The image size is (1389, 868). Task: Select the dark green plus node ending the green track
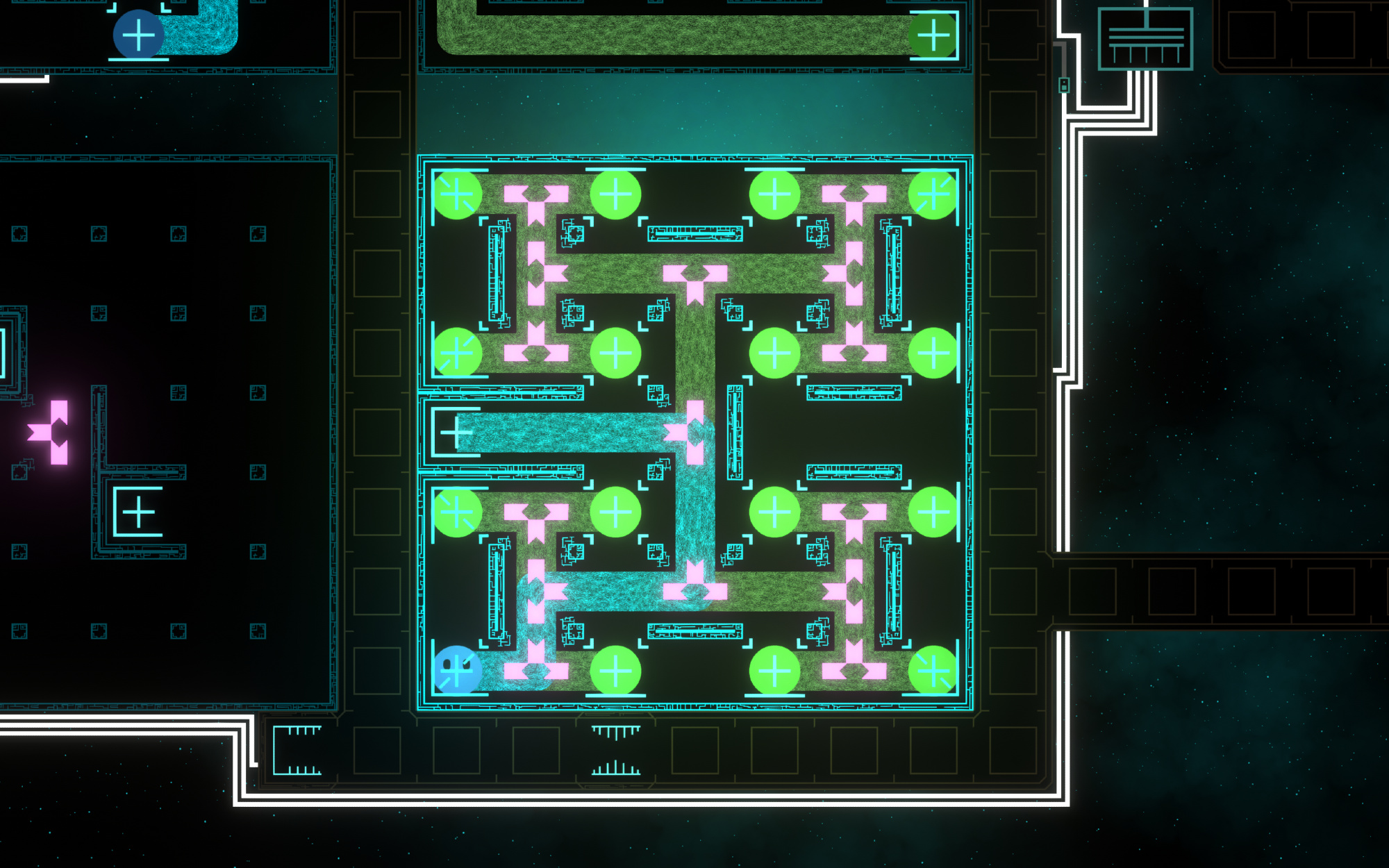(x=933, y=35)
